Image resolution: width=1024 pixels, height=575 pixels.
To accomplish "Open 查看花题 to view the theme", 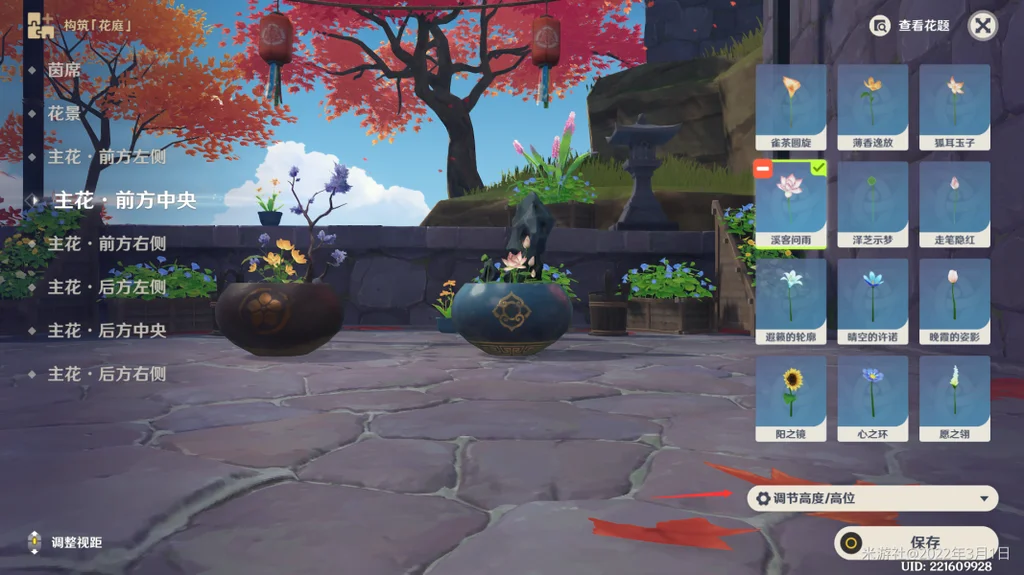I will tap(910, 26).
